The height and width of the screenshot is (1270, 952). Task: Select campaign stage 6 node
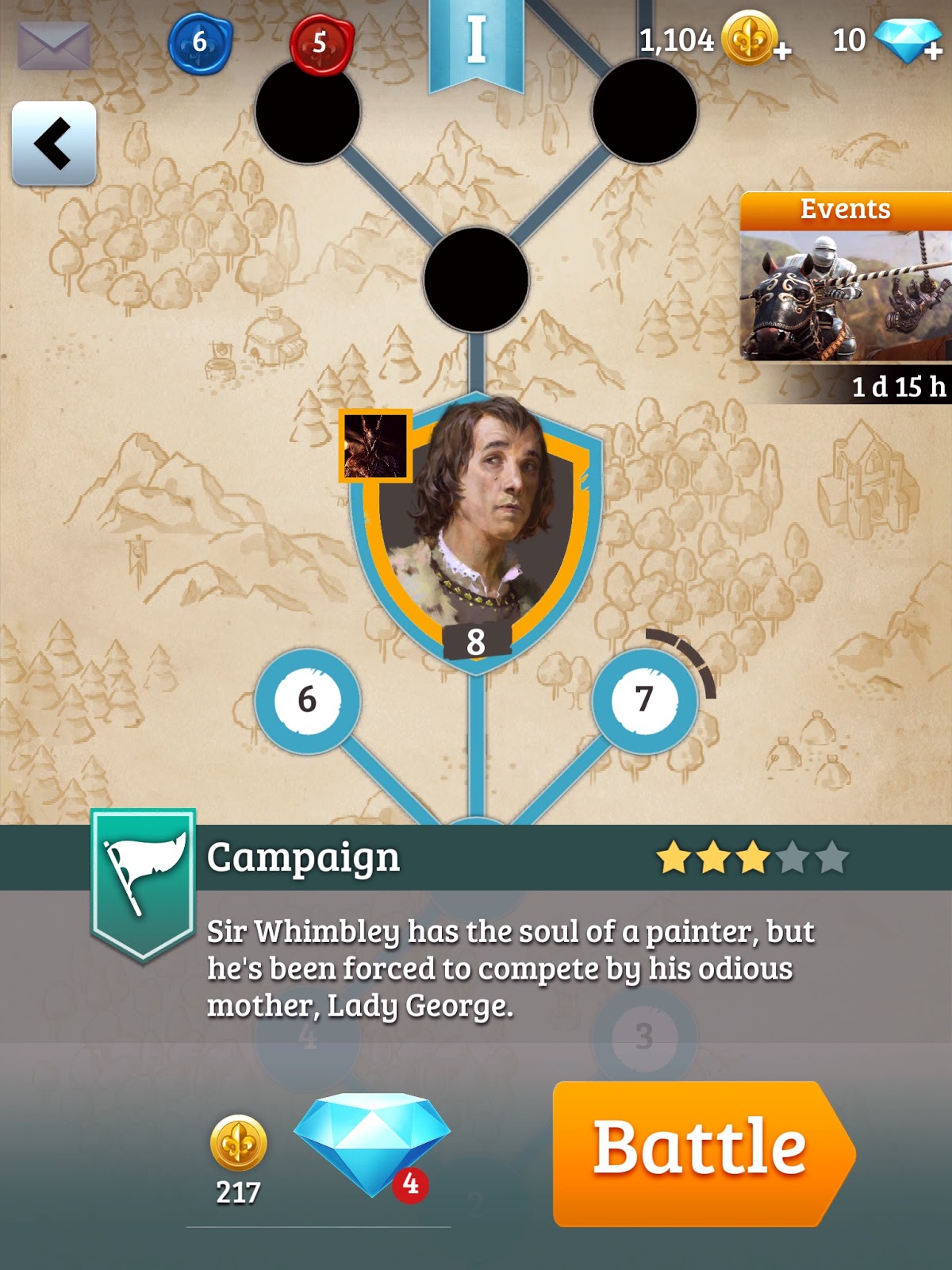[x=307, y=700]
